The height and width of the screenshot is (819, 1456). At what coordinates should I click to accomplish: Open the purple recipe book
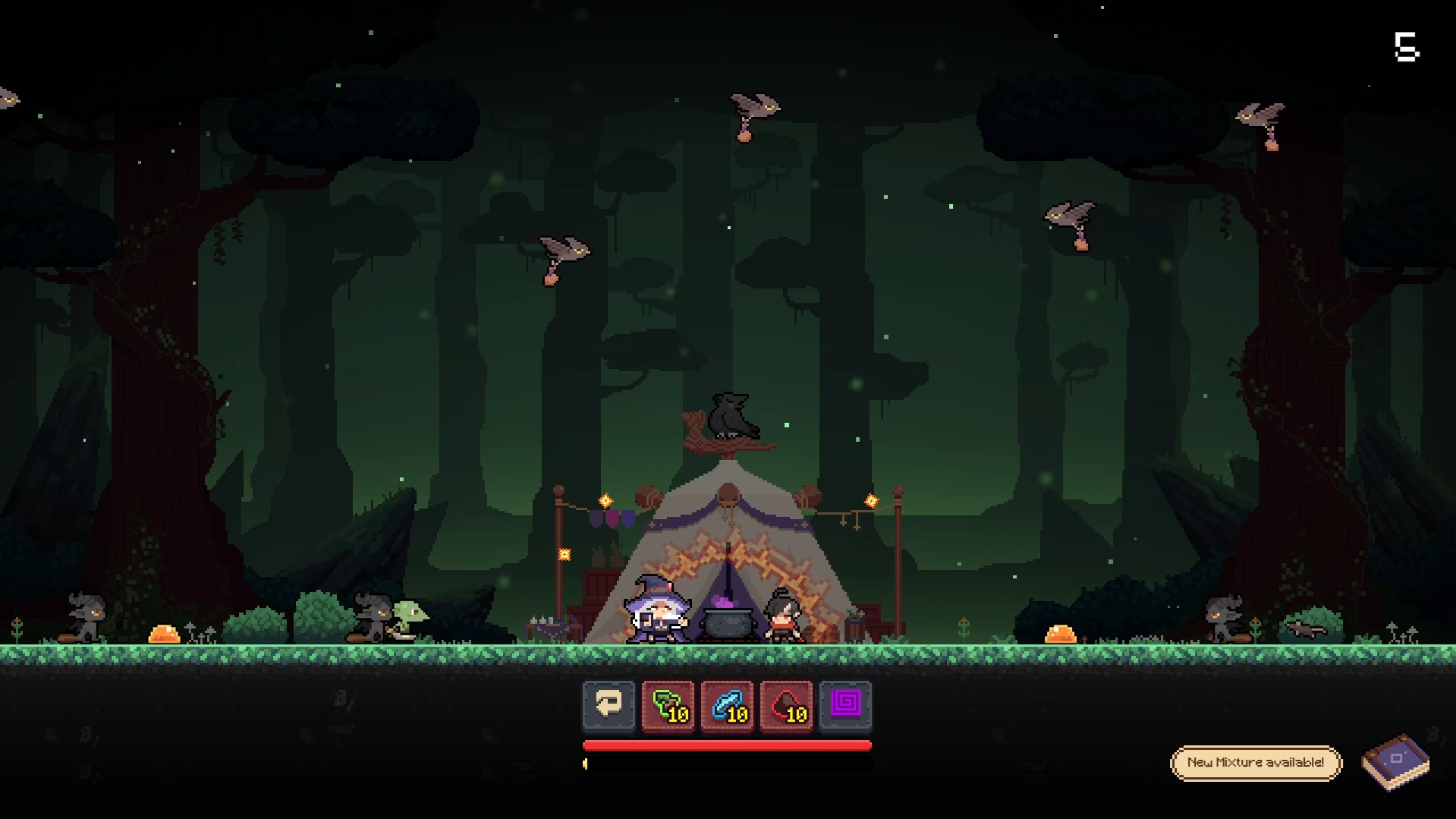tap(1395, 761)
